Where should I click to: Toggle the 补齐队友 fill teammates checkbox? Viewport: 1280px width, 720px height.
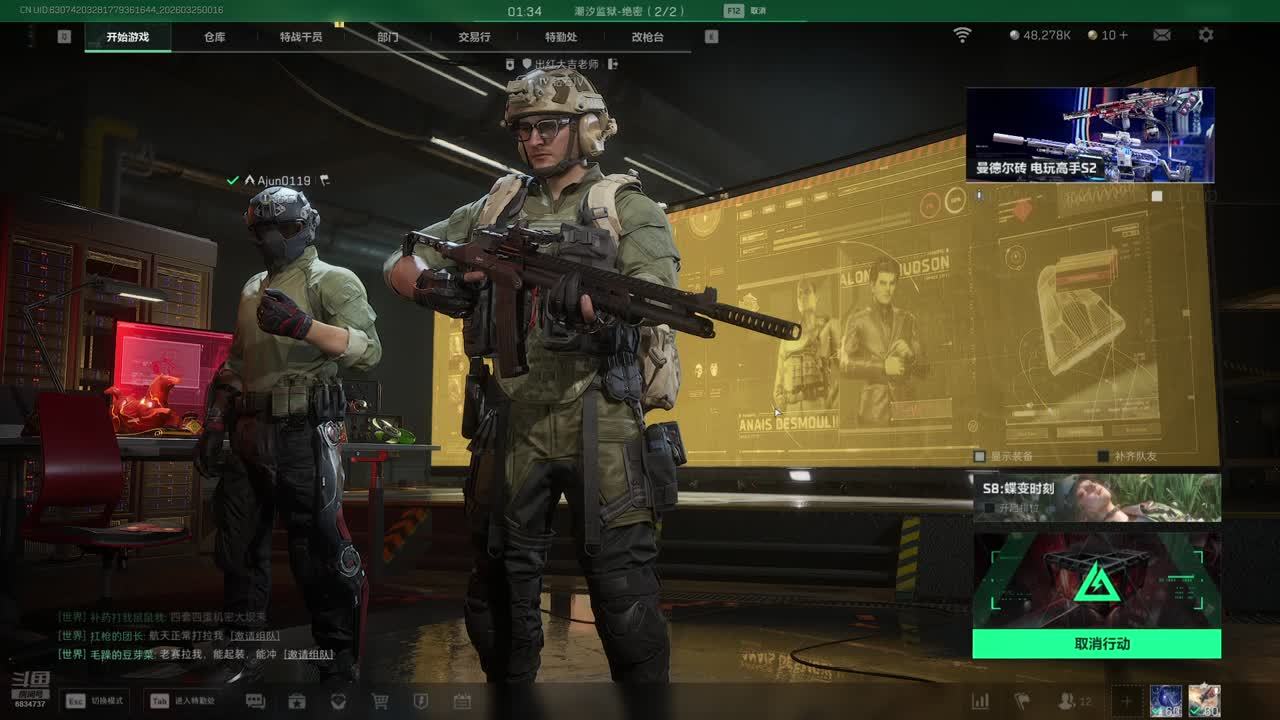point(1103,456)
